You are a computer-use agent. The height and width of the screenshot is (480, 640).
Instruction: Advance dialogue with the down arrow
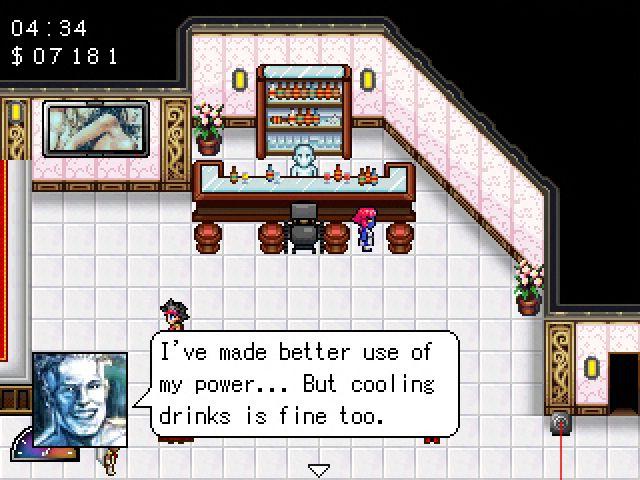(x=318, y=469)
